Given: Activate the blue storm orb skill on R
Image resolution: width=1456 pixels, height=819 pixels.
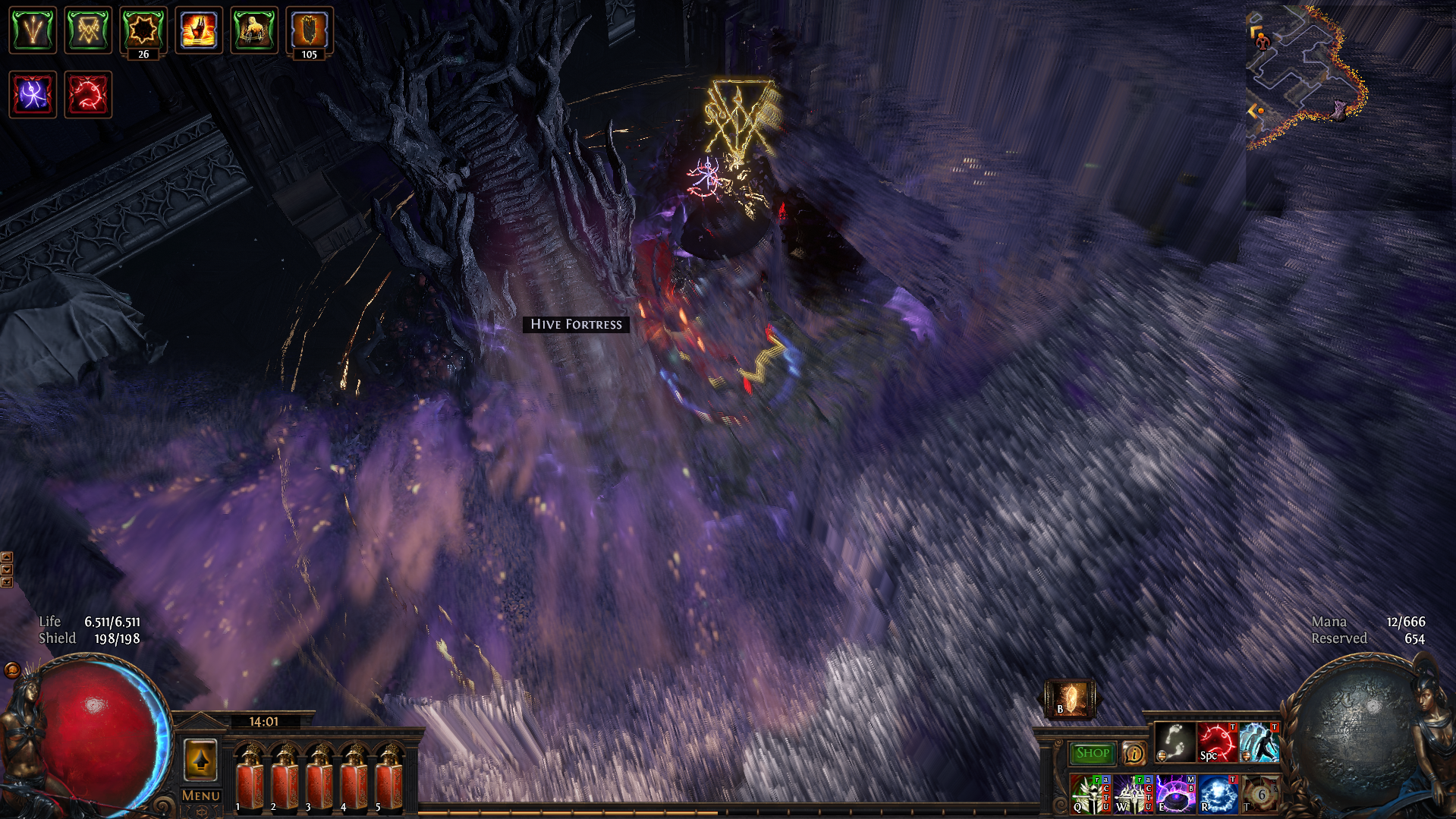Looking at the screenshot, I should (1218, 794).
